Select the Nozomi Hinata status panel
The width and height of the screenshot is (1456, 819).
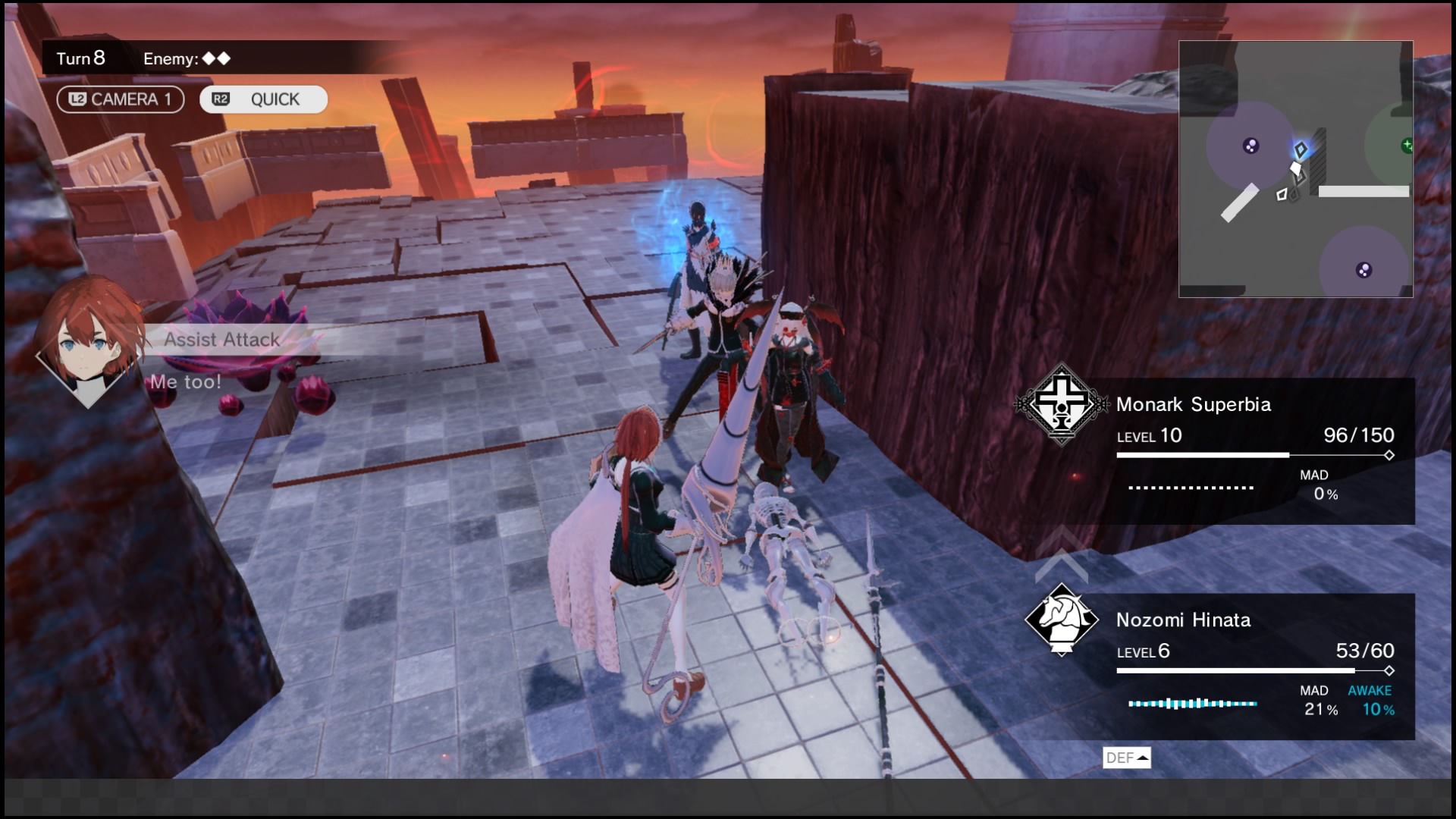pos(1256,666)
